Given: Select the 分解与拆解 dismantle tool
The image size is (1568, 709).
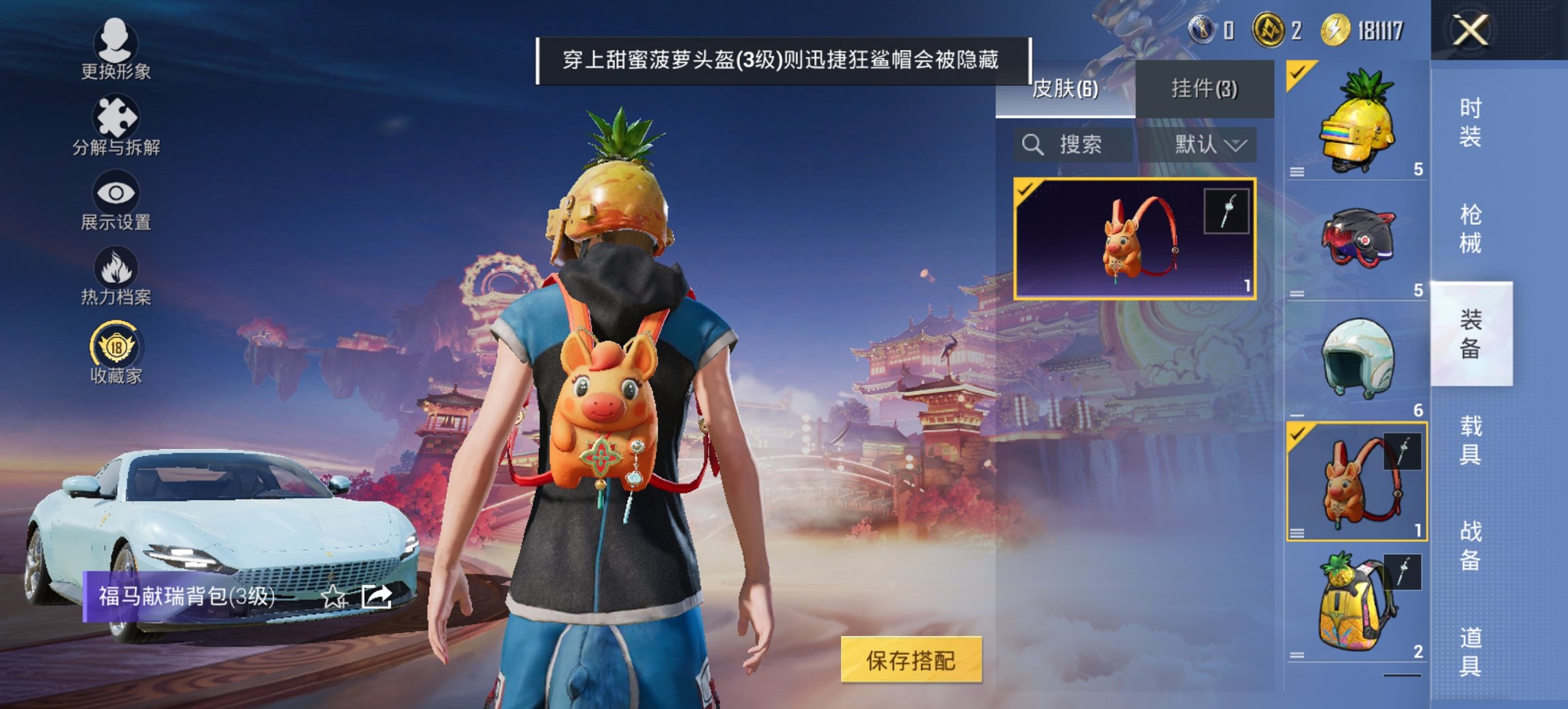Looking at the screenshot, I should click(x=116, y=126).
